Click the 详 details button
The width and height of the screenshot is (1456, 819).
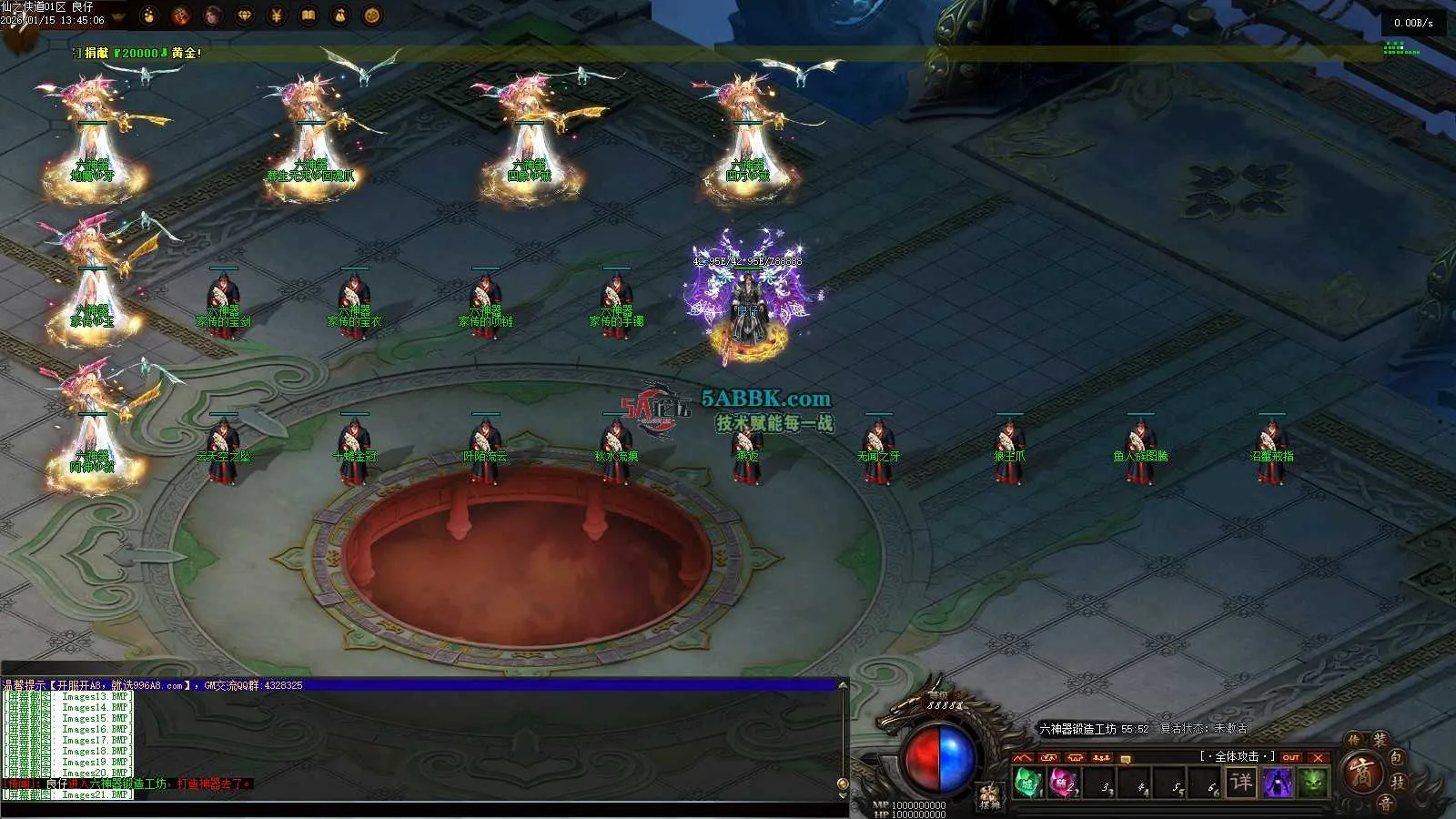tap(1241, 782)
